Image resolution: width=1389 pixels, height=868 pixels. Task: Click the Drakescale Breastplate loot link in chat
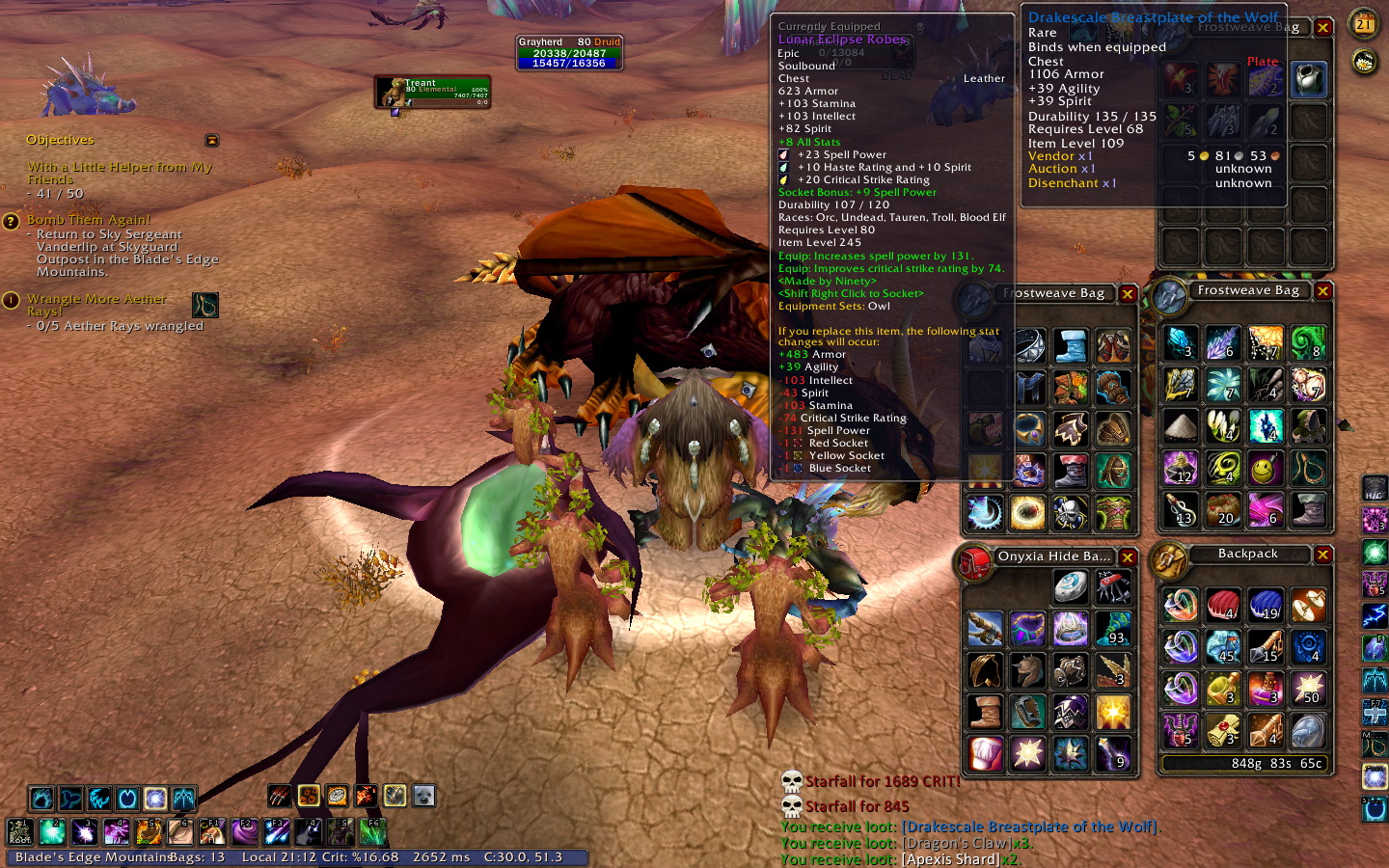1029,827
